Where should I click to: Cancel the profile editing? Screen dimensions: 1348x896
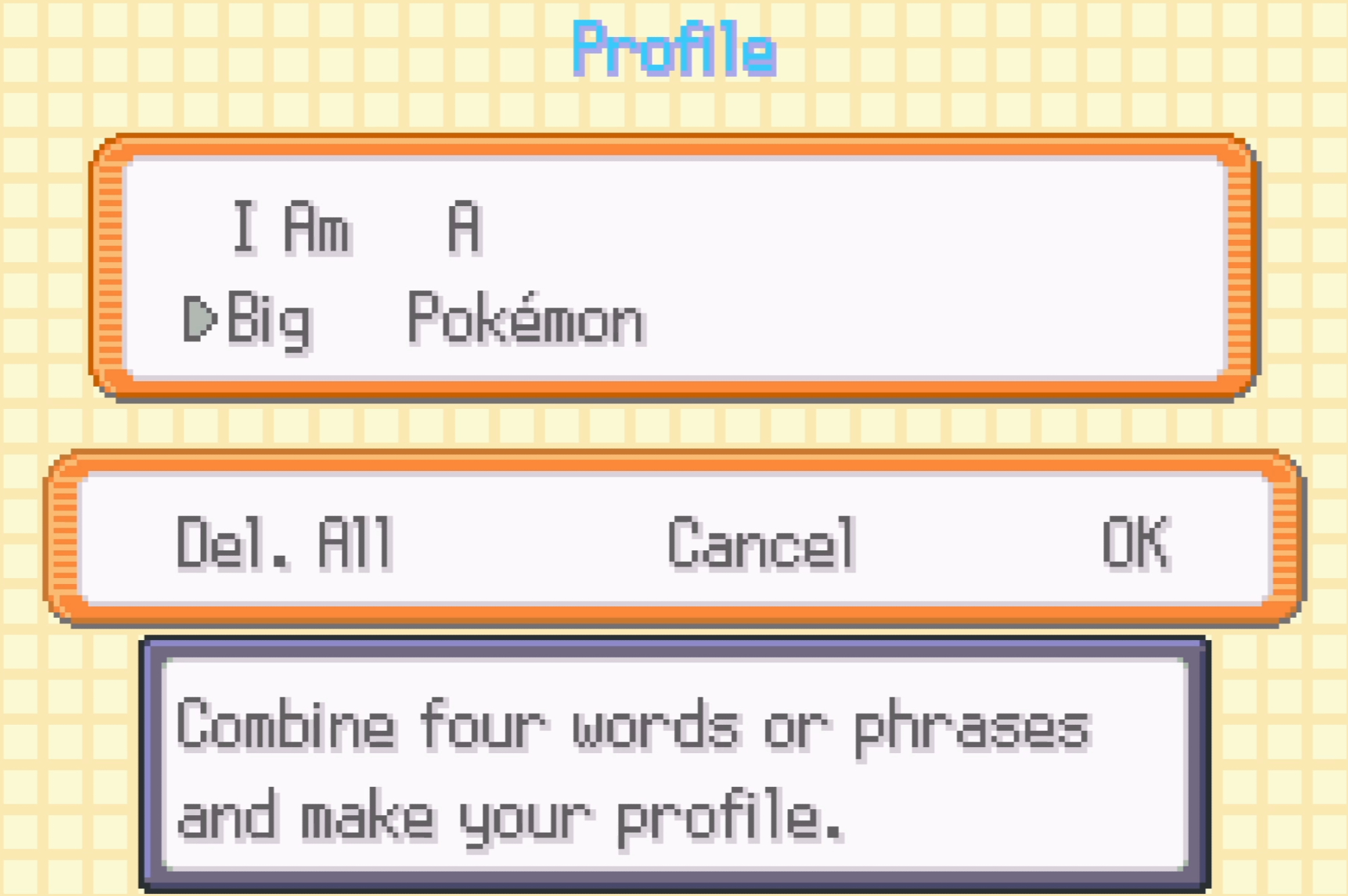762,543
